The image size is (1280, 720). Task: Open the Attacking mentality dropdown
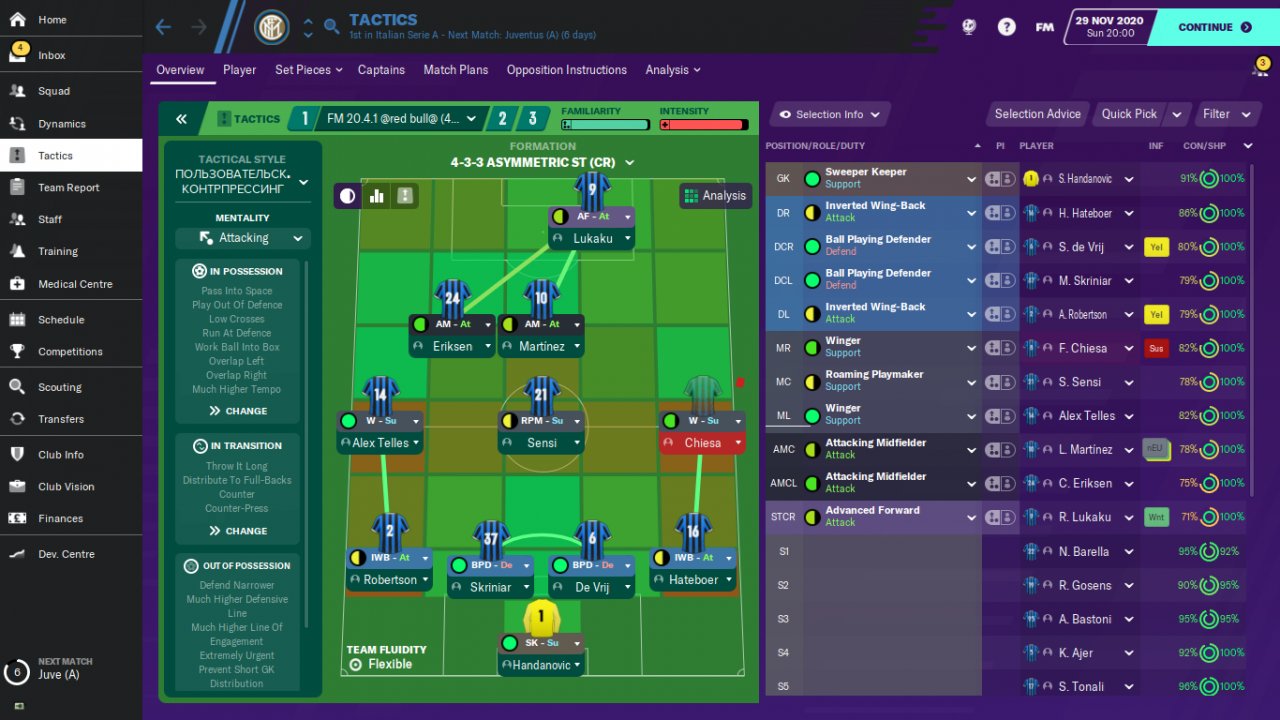[x=243, y=238]
